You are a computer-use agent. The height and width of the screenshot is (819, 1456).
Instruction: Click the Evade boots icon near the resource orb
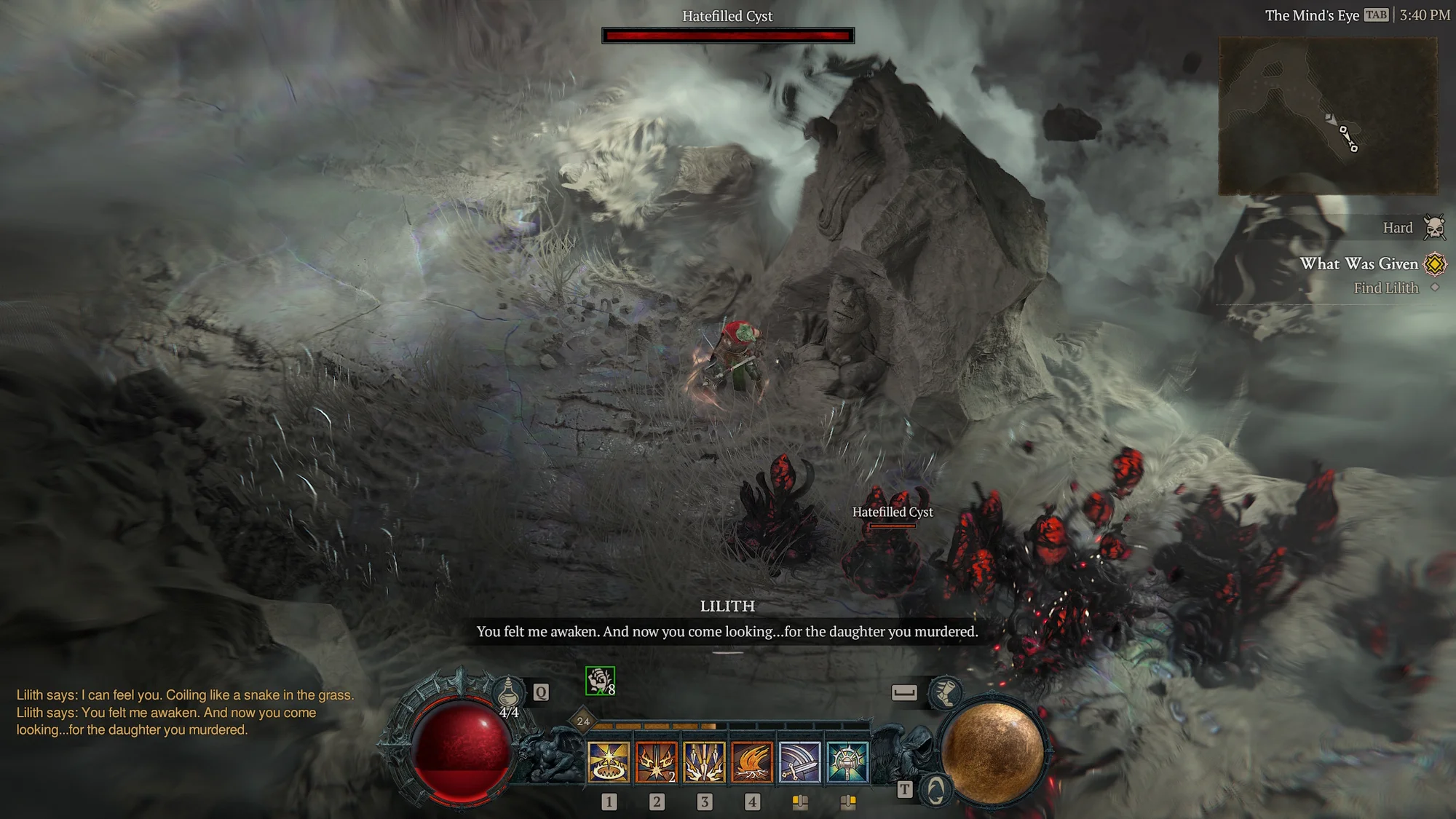pos(947,694)
